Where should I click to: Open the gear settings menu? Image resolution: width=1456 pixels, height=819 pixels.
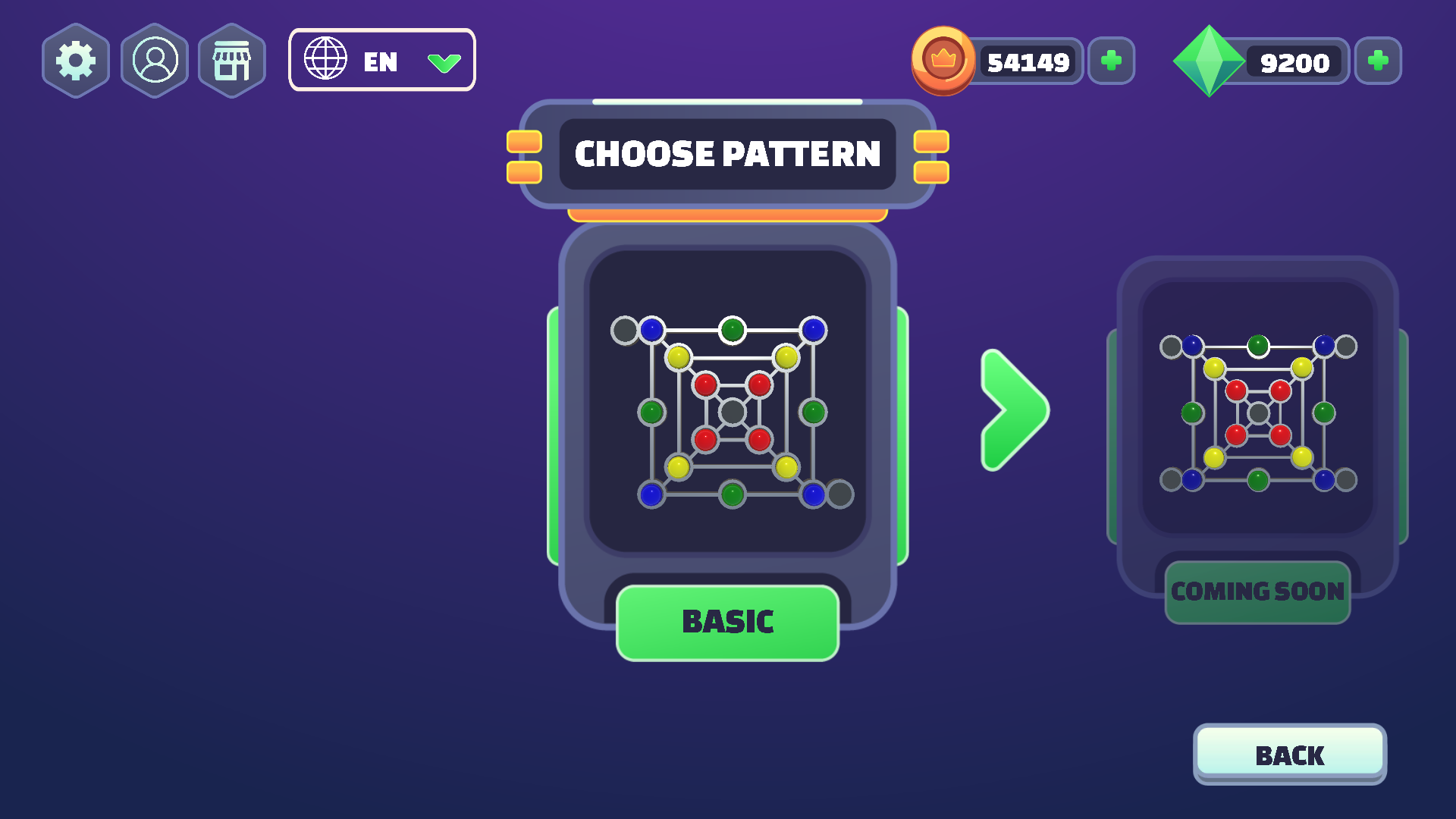(76, 61)
